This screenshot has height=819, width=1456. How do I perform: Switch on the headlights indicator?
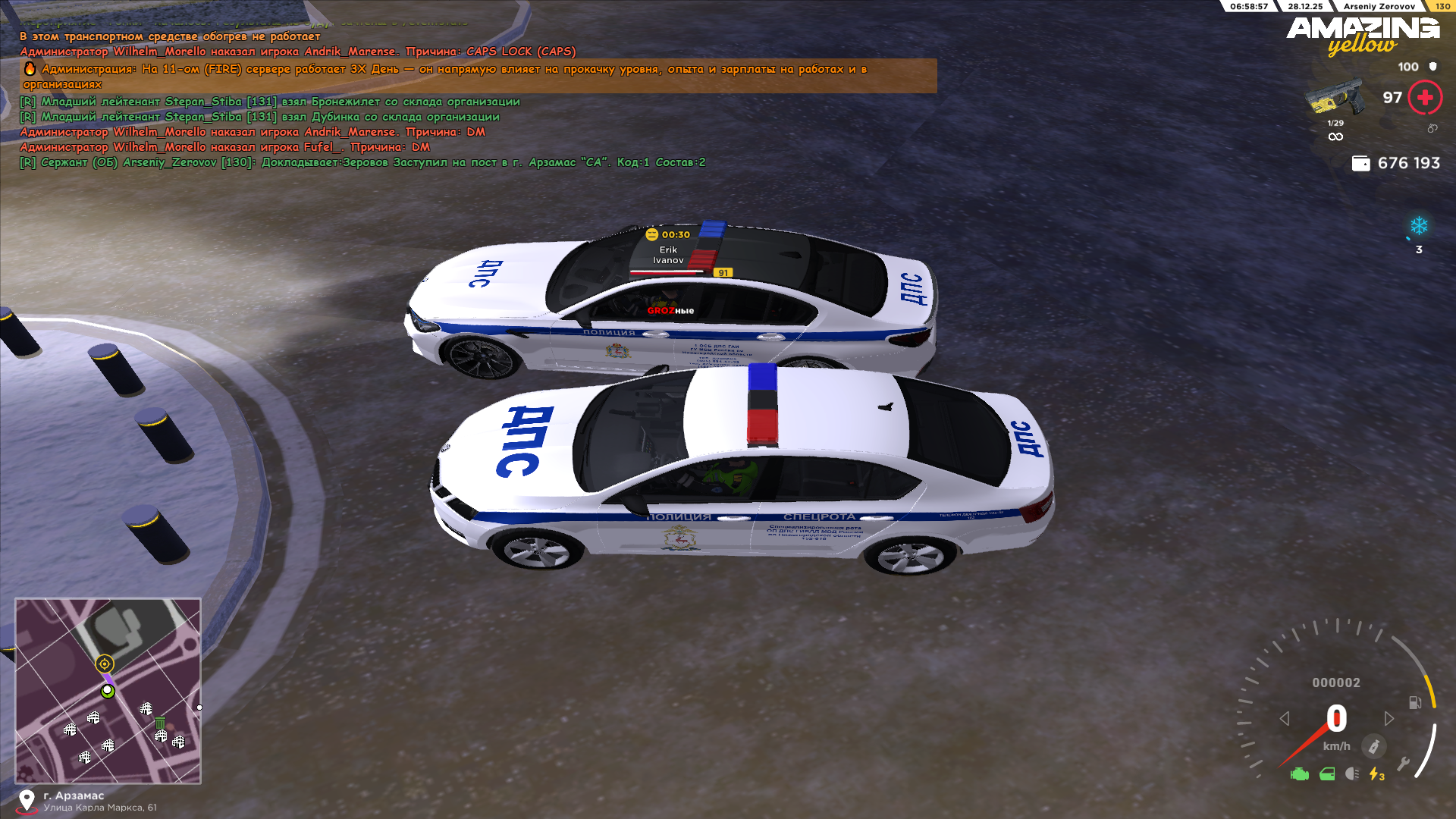(x=1352, y=774)
